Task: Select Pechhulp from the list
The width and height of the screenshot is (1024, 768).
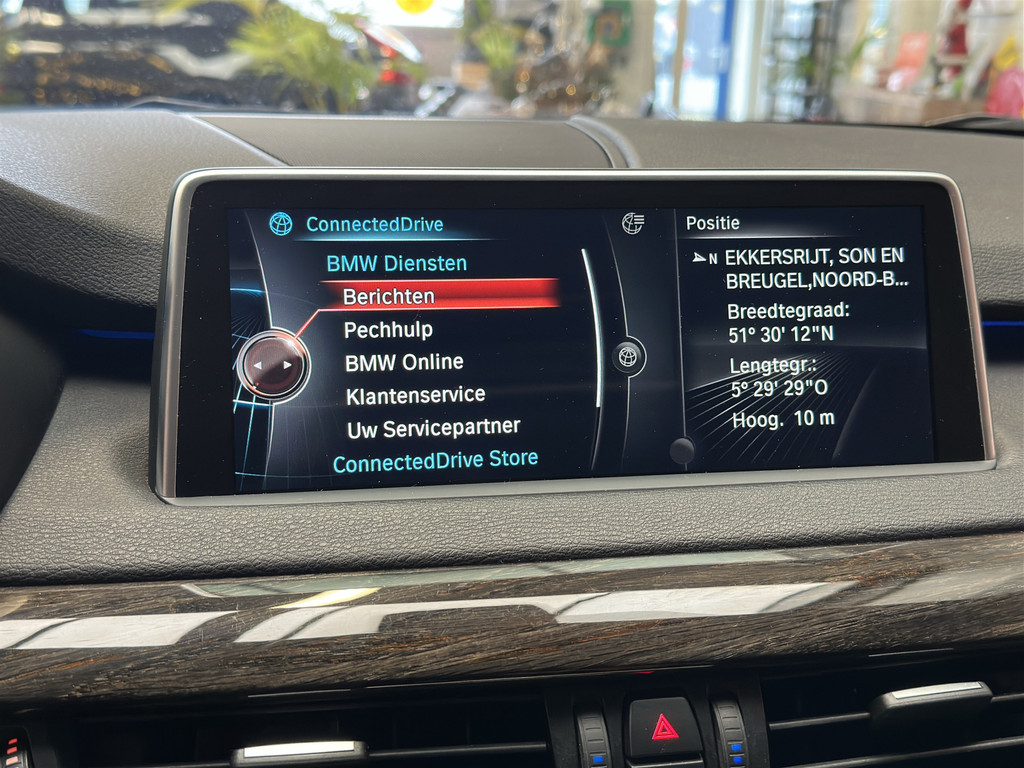Action: tap(388, 329)
